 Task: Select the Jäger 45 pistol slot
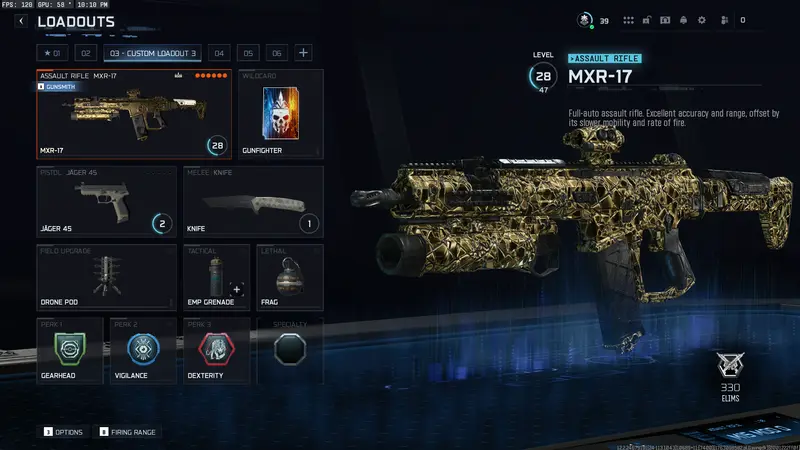[x=107, y=201]
